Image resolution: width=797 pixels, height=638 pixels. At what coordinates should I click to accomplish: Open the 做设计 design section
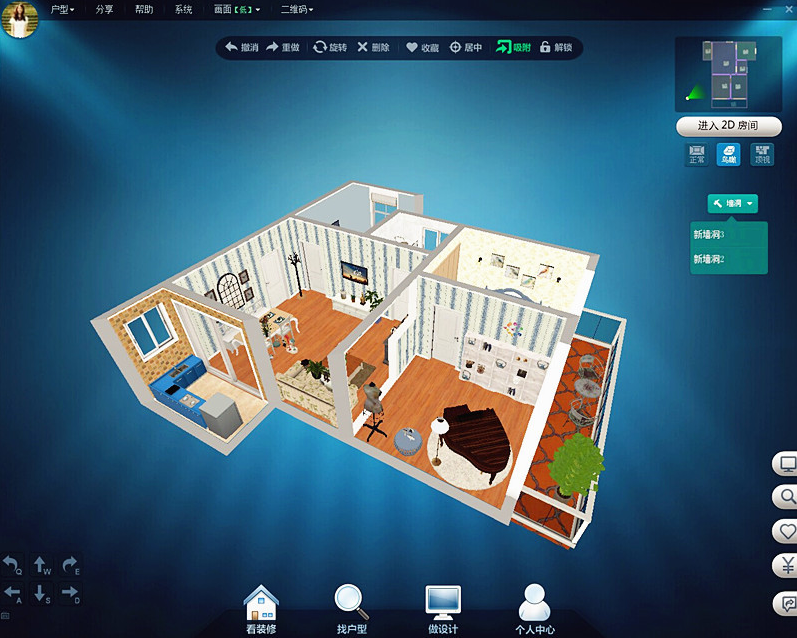pos(443,608)
